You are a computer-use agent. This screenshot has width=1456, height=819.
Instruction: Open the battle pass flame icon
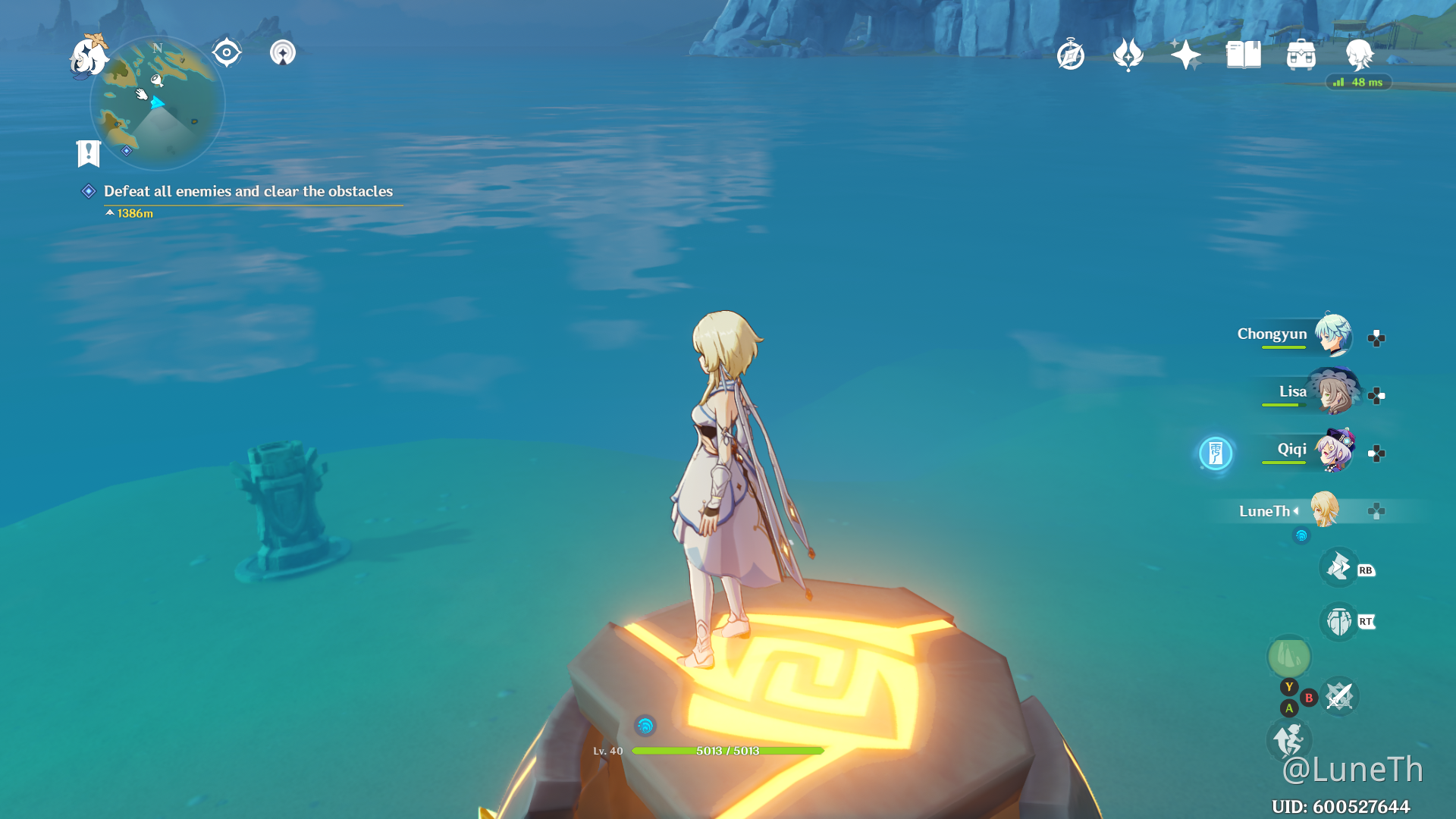[x=1128, y=55]
